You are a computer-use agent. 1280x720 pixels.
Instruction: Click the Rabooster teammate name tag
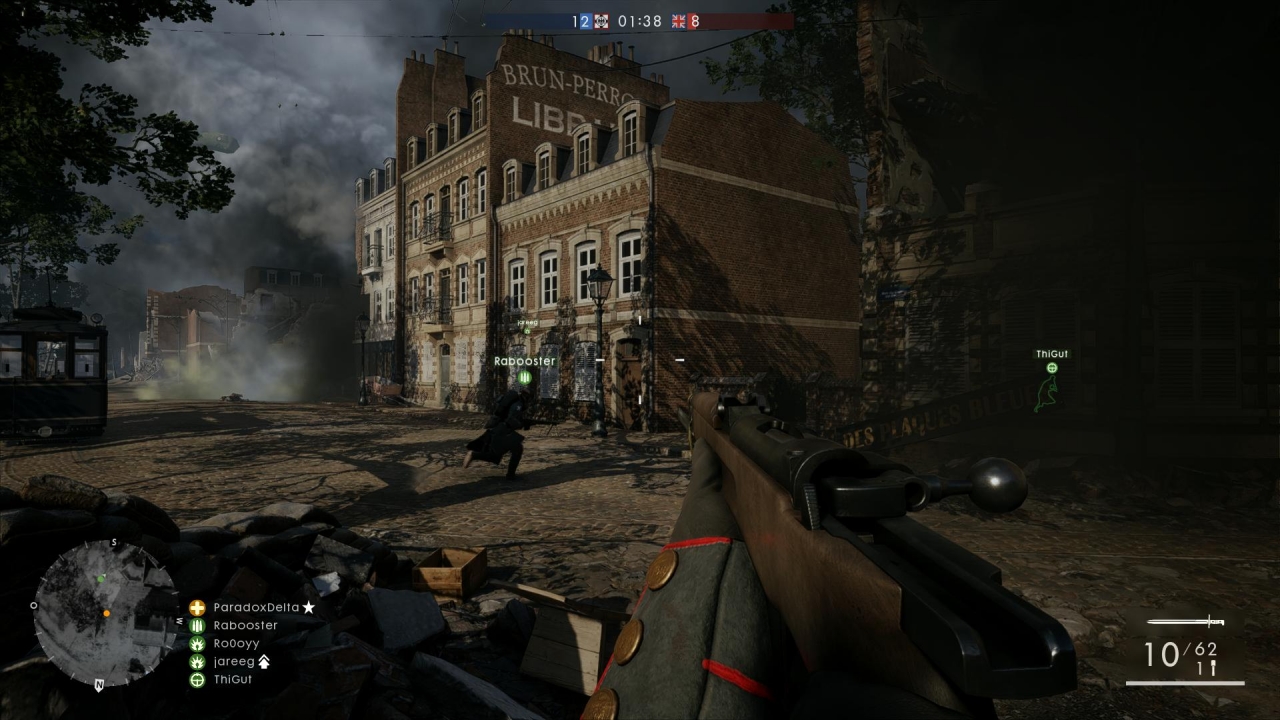point(524,361)
